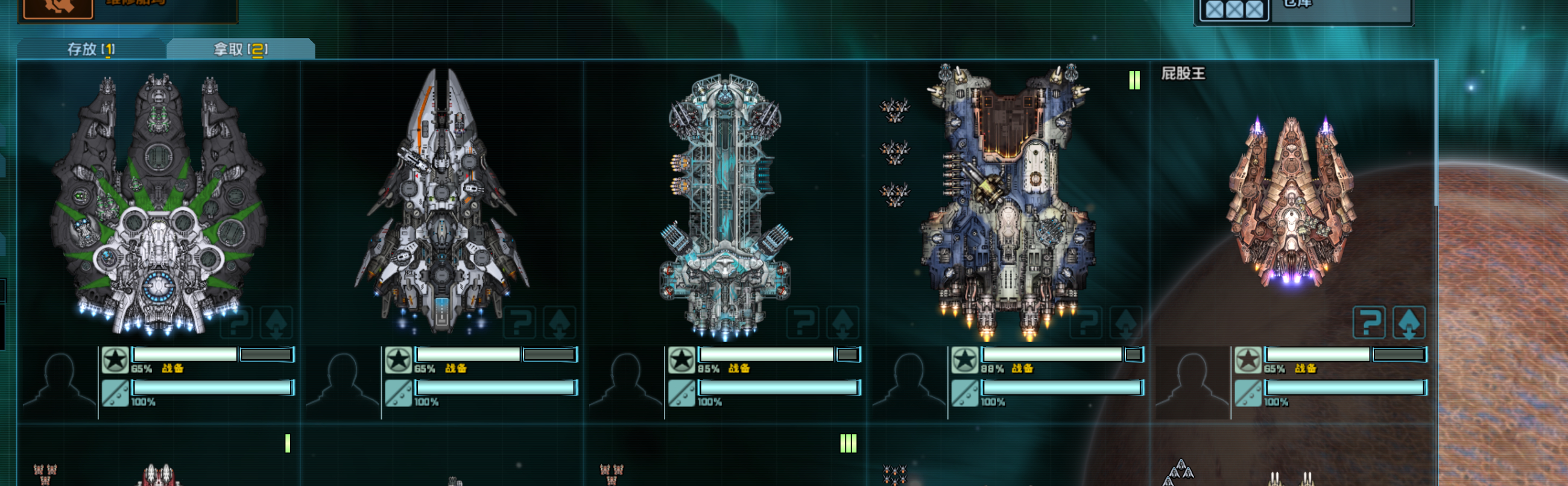The image size is (1568, 486).
Task: Choose the officer portrait slot under the white warship
Action: 342,382
